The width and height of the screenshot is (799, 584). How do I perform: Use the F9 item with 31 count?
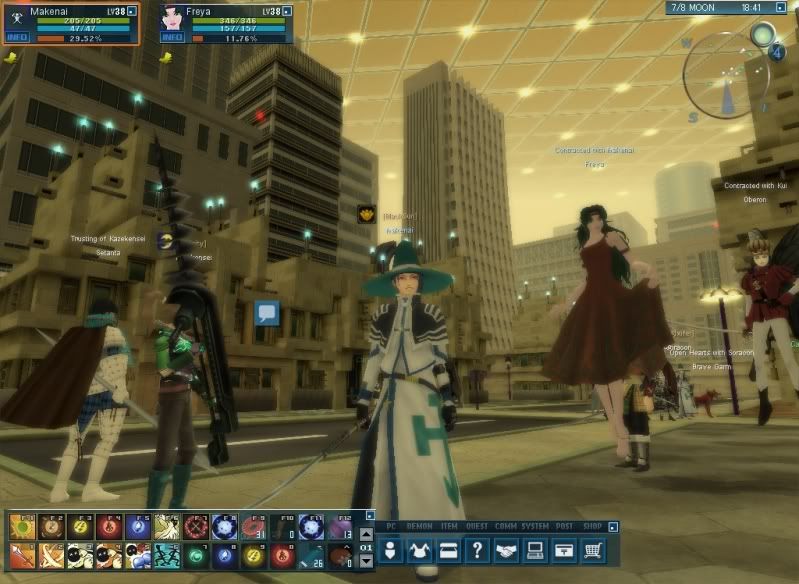[253, 527]
